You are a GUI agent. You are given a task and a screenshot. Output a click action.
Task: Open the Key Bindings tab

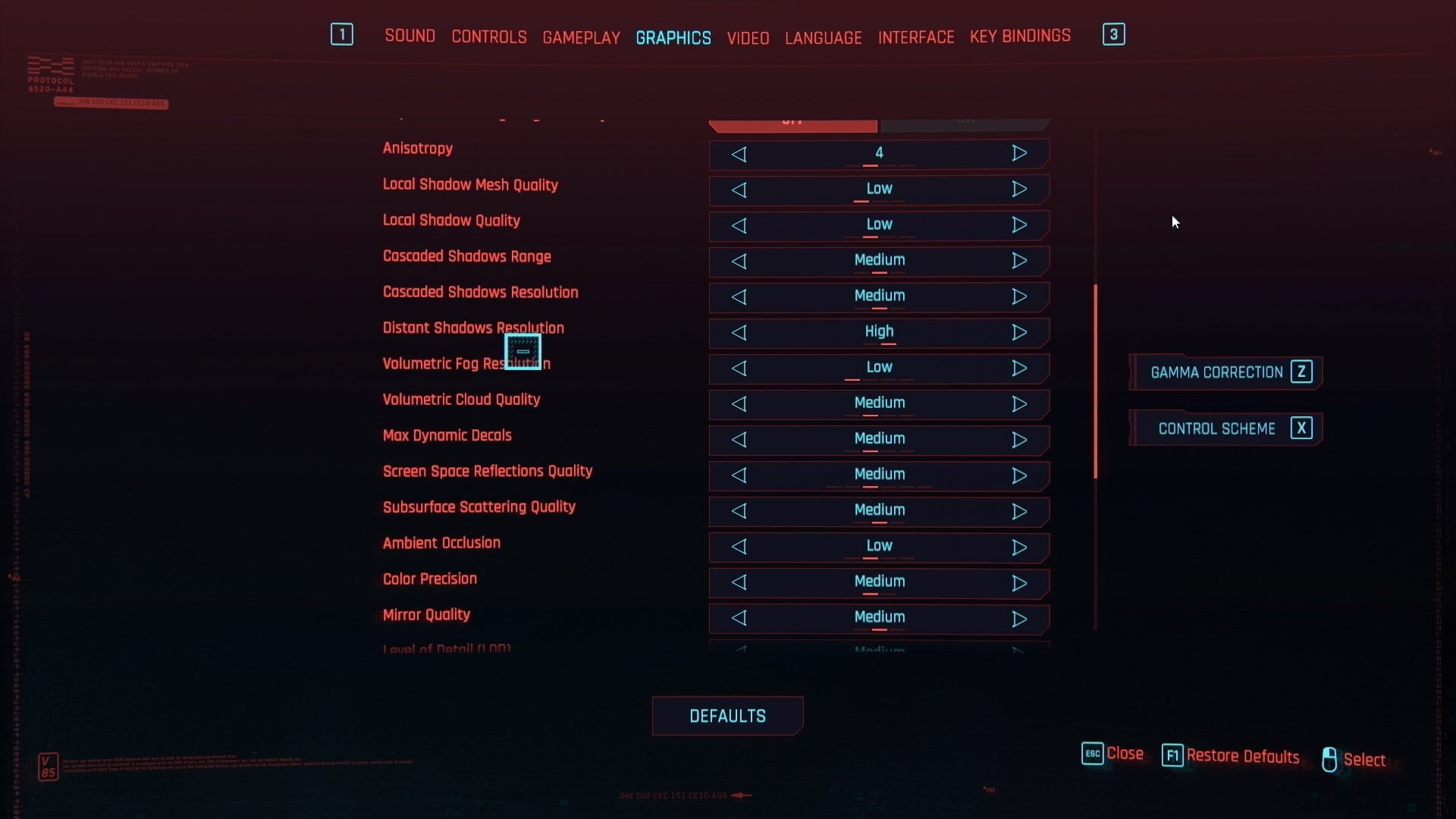[1020, 36]
